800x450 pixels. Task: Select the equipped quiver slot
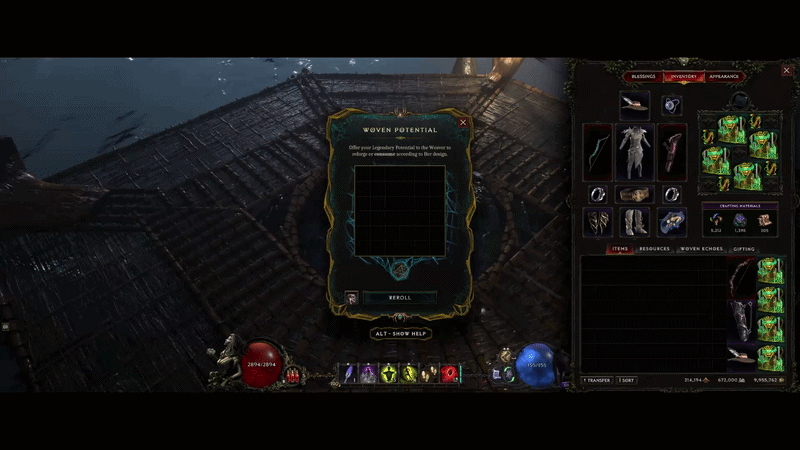pos(671,151)
